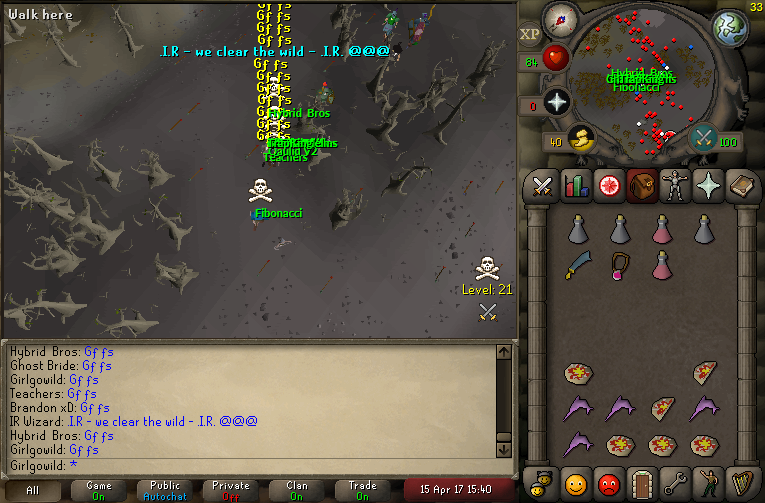Show the Emotes tab
The height and width of the screenshot is (503, 765).
tap(707, 483)
